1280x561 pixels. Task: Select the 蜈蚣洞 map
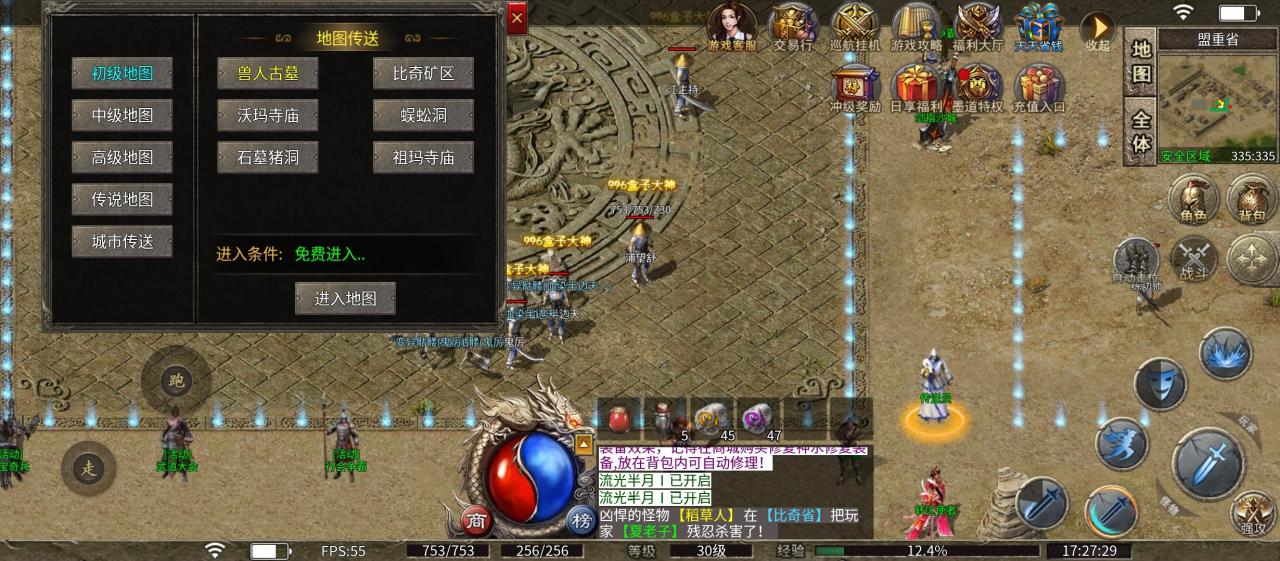pyautogui.click(x=423, y=115)
